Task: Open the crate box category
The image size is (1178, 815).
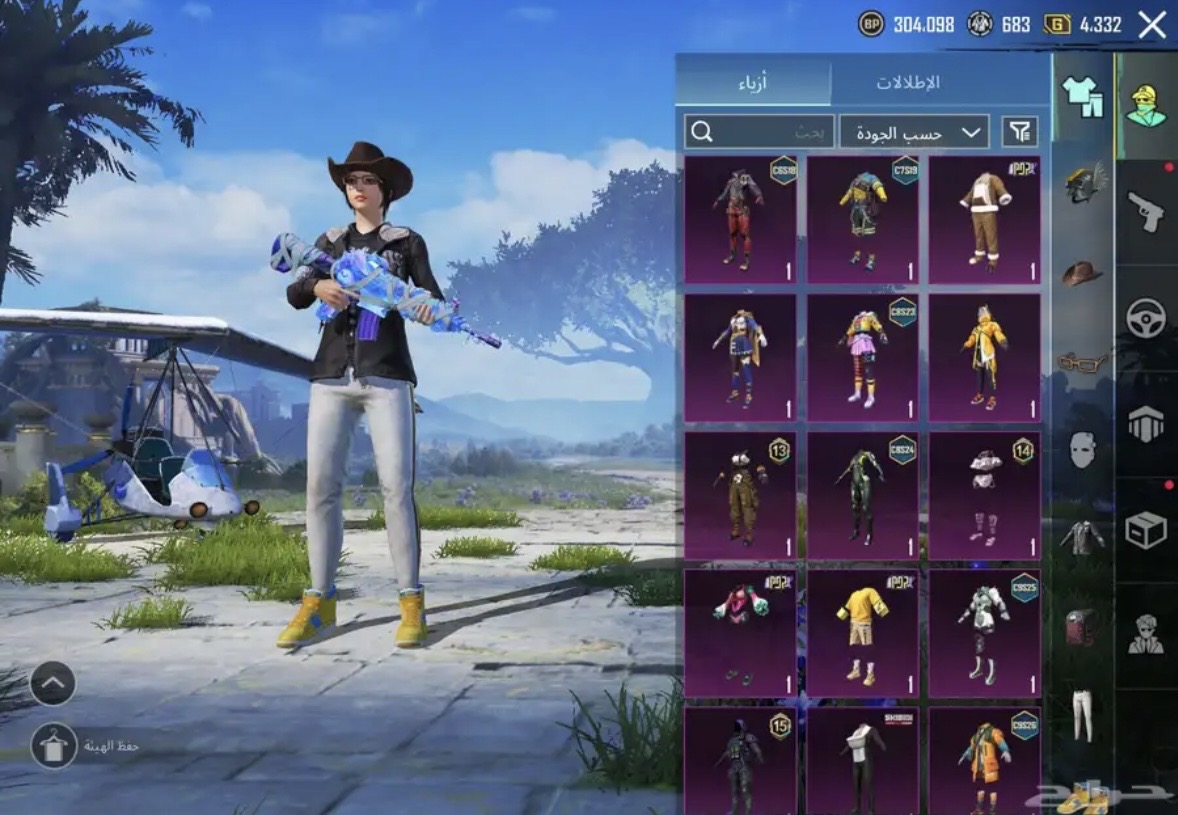Action: [x=1146, y=530]
